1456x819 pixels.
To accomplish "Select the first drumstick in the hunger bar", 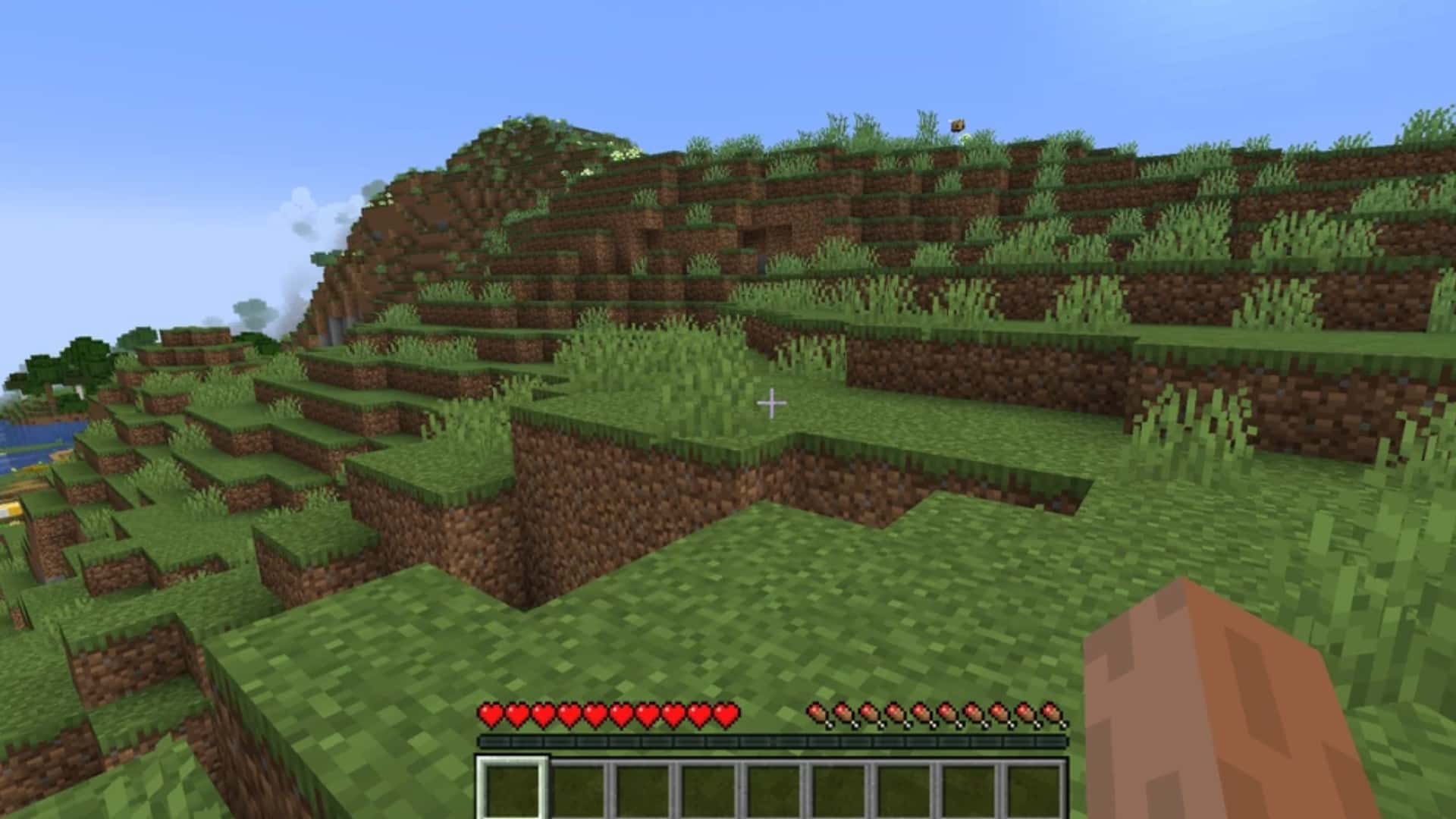I will pyautogui.click(x=818, y=714).
